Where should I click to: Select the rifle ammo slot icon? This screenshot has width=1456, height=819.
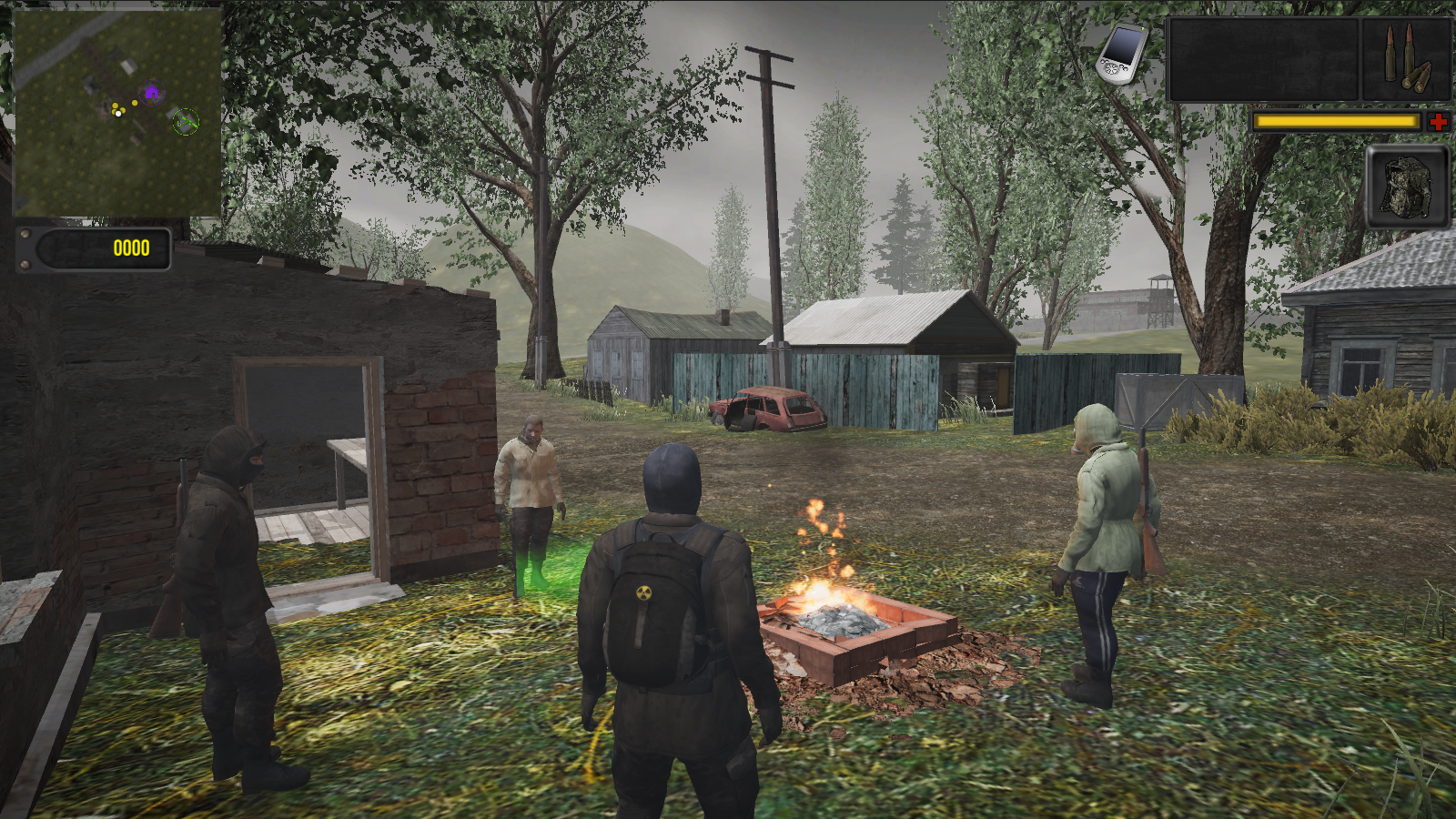click(x=1404, y=59)
